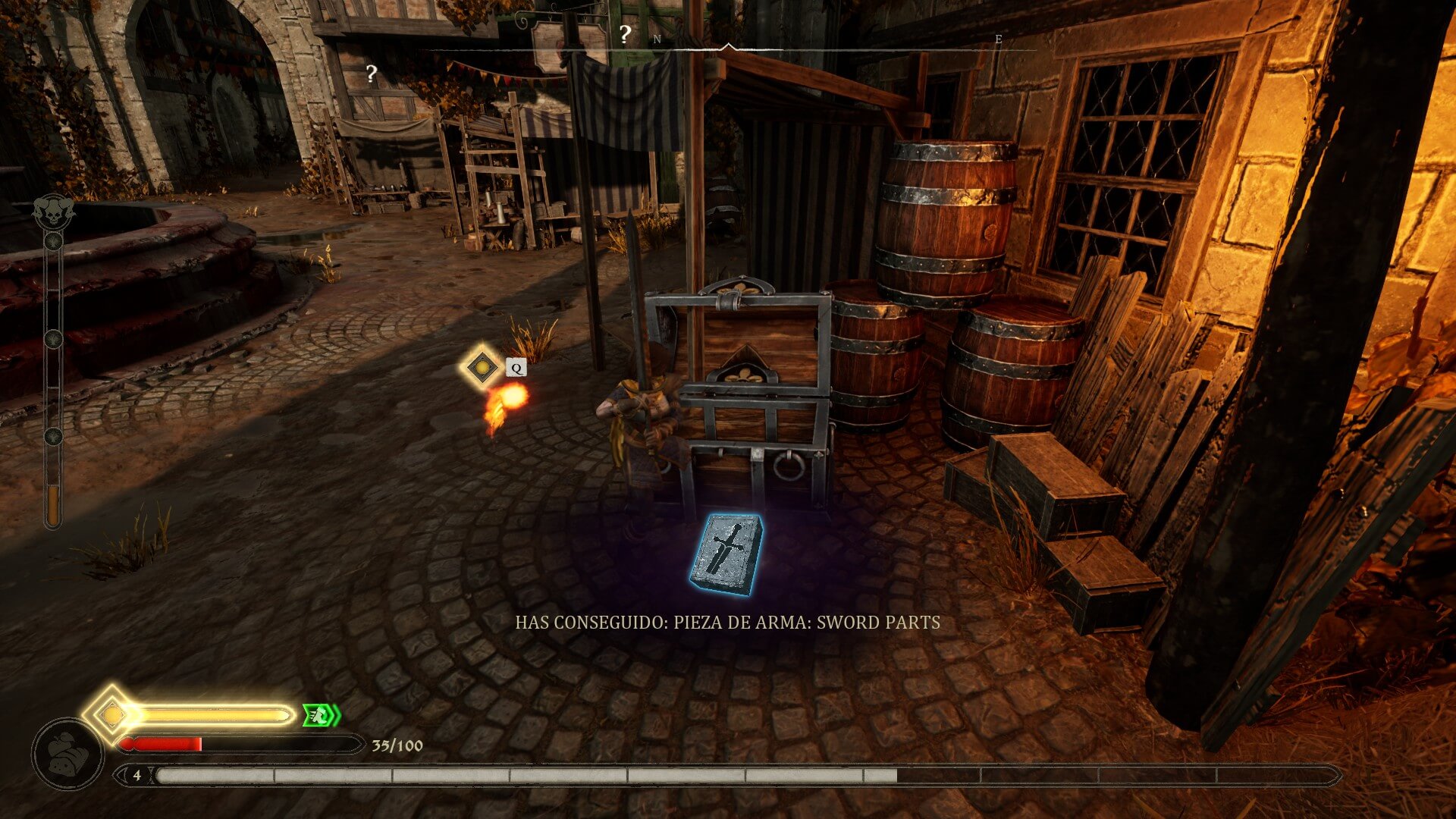1456x819 pixels.
Task: Select the compass question mark marker
Action: click(x=625, y=34)
